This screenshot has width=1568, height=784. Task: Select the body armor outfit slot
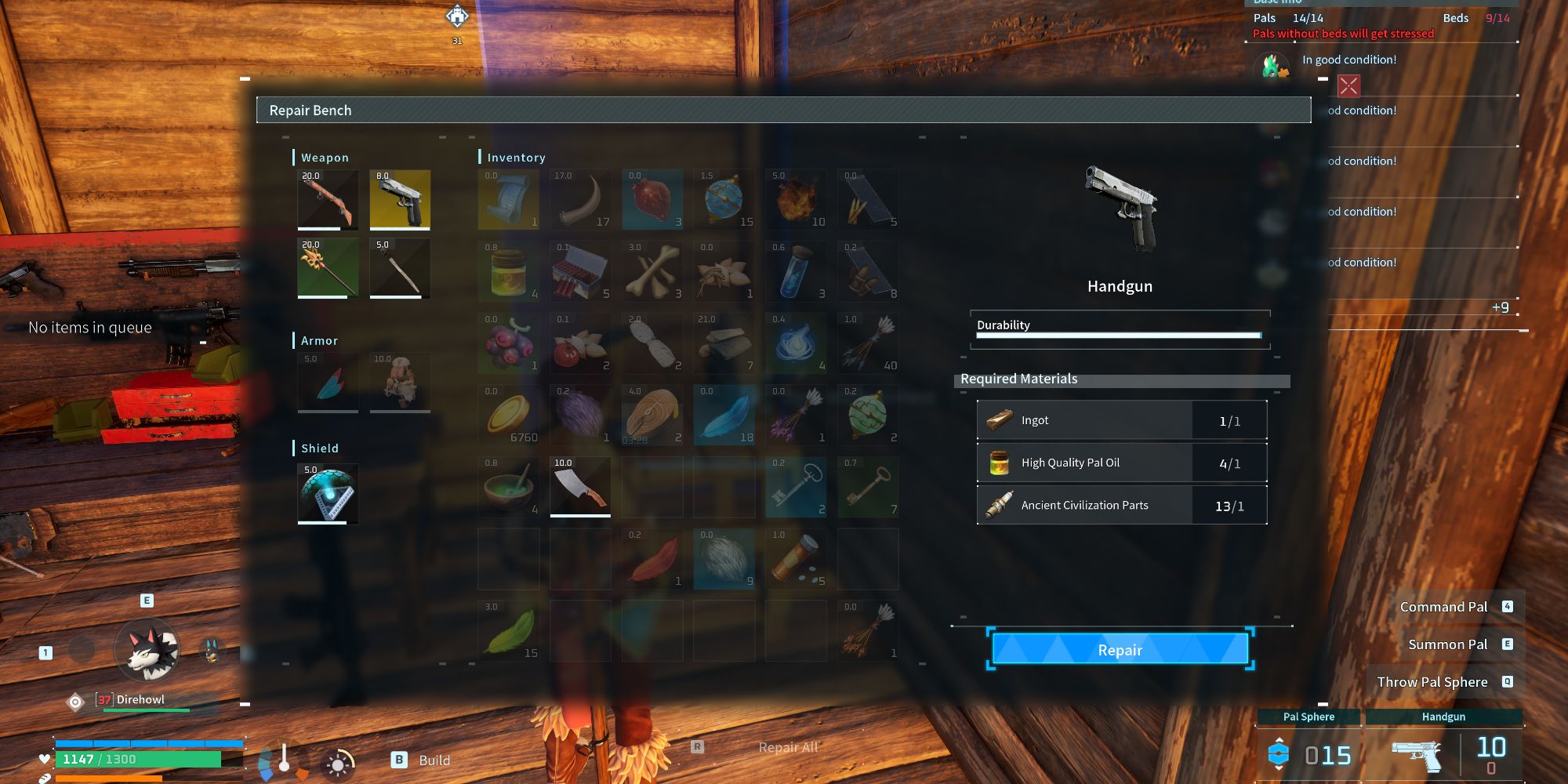click(x=400, y=382)
